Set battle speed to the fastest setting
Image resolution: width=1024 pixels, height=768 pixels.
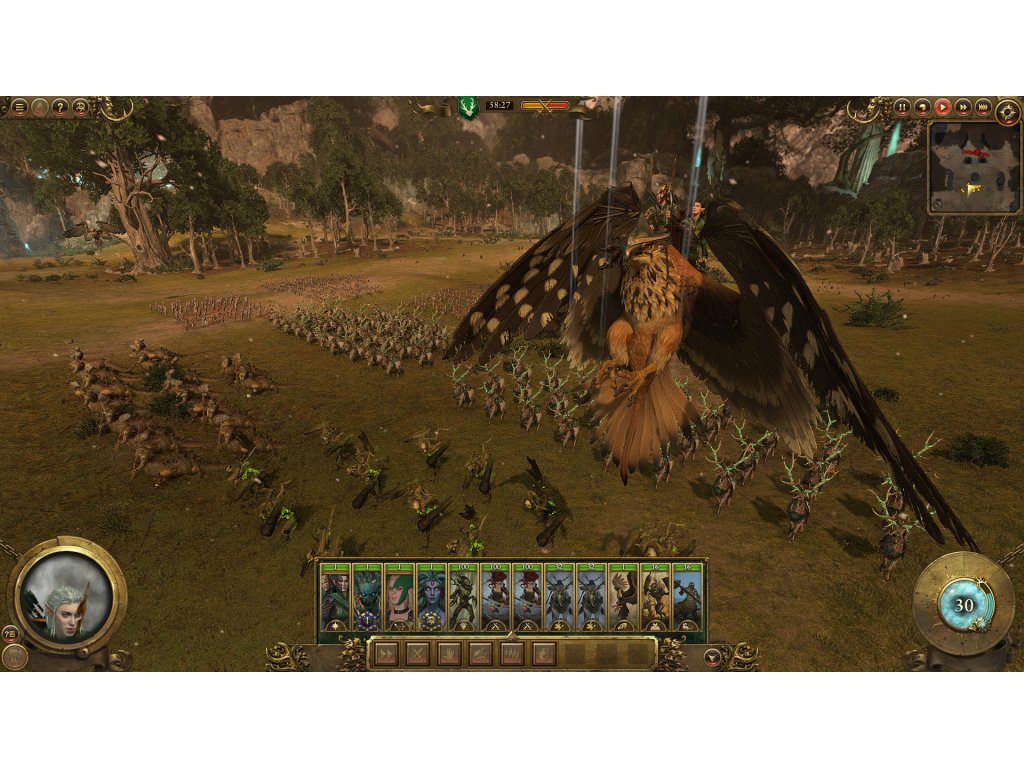(x=983, y=107)
